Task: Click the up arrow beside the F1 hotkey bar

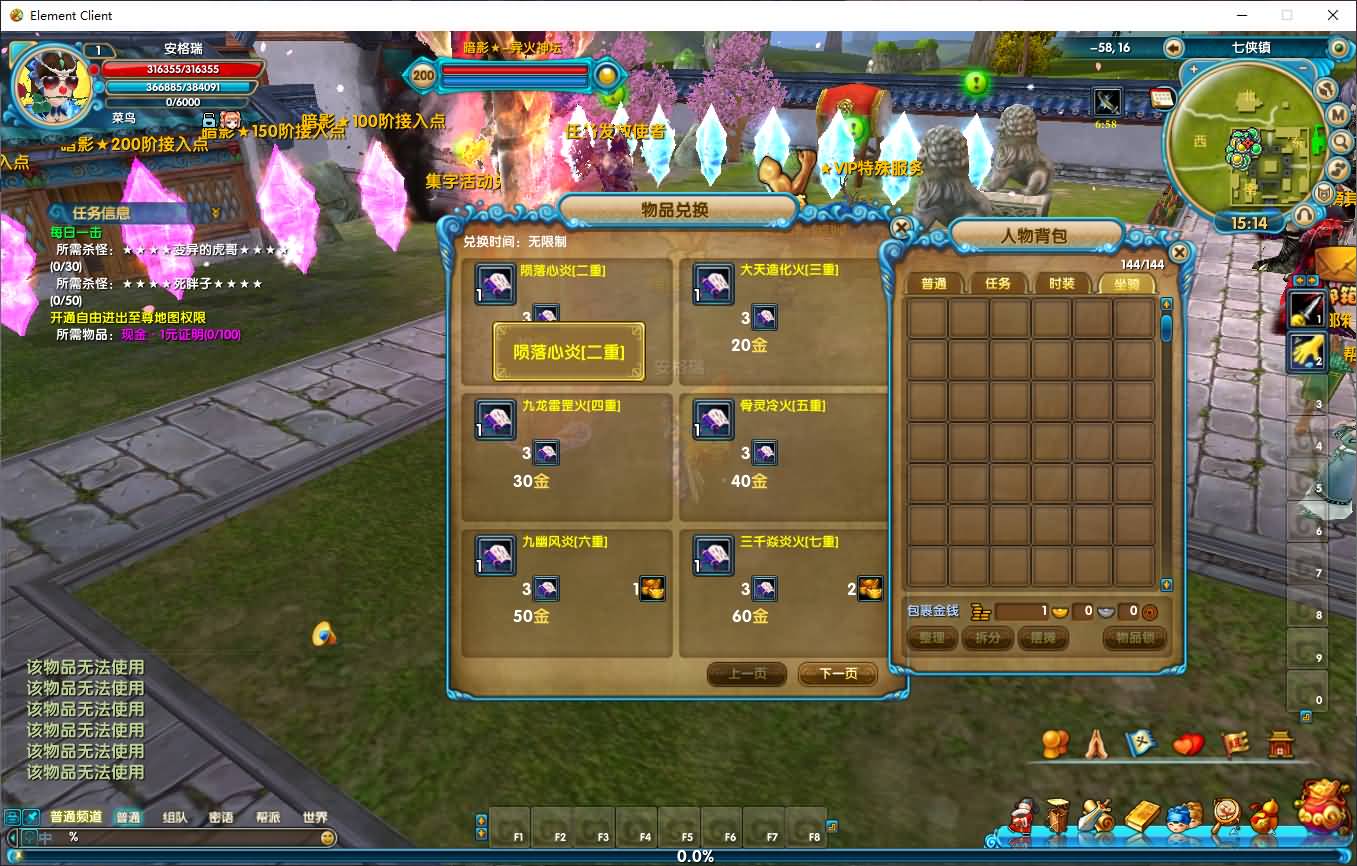Action: point(481,820)
